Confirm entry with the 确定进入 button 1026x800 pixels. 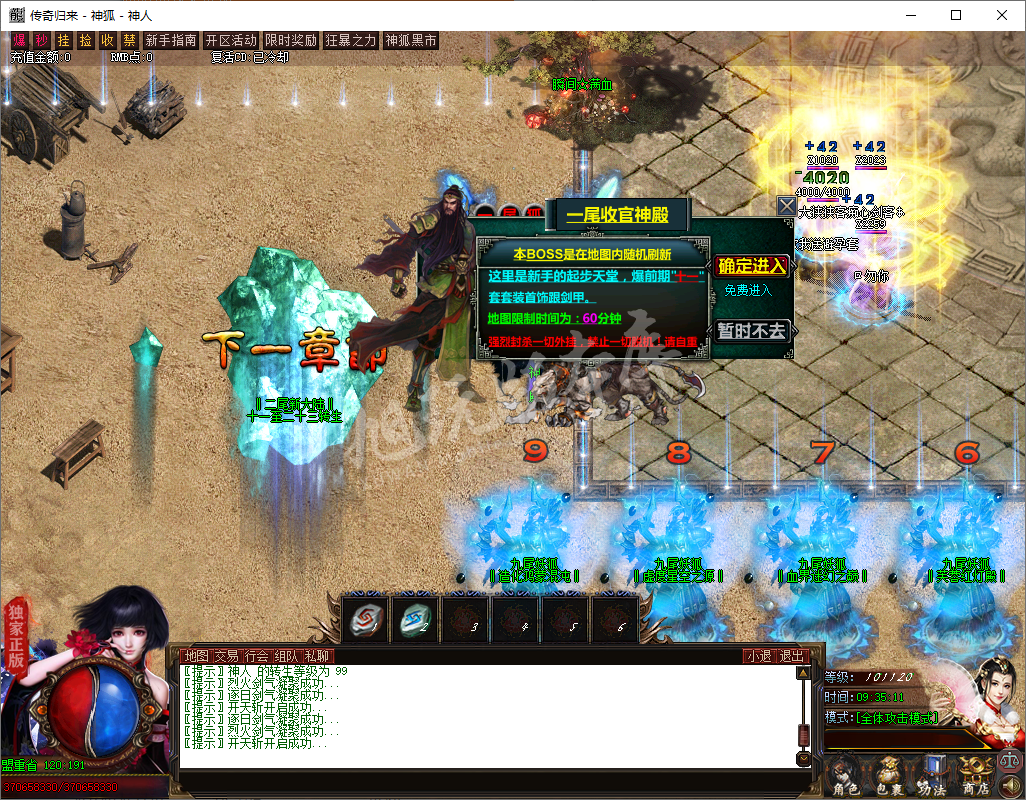pyautogui.click(x=752, y=266)
